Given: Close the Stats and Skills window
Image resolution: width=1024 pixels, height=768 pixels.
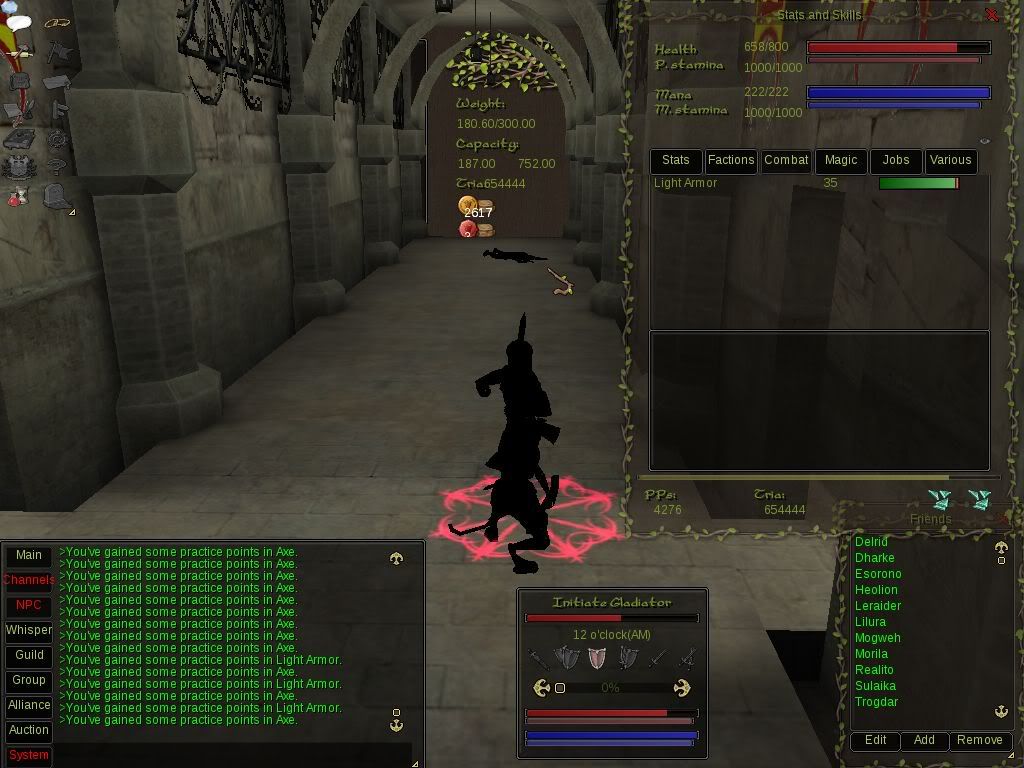Looking at the screenshot, I should (991, 15).
